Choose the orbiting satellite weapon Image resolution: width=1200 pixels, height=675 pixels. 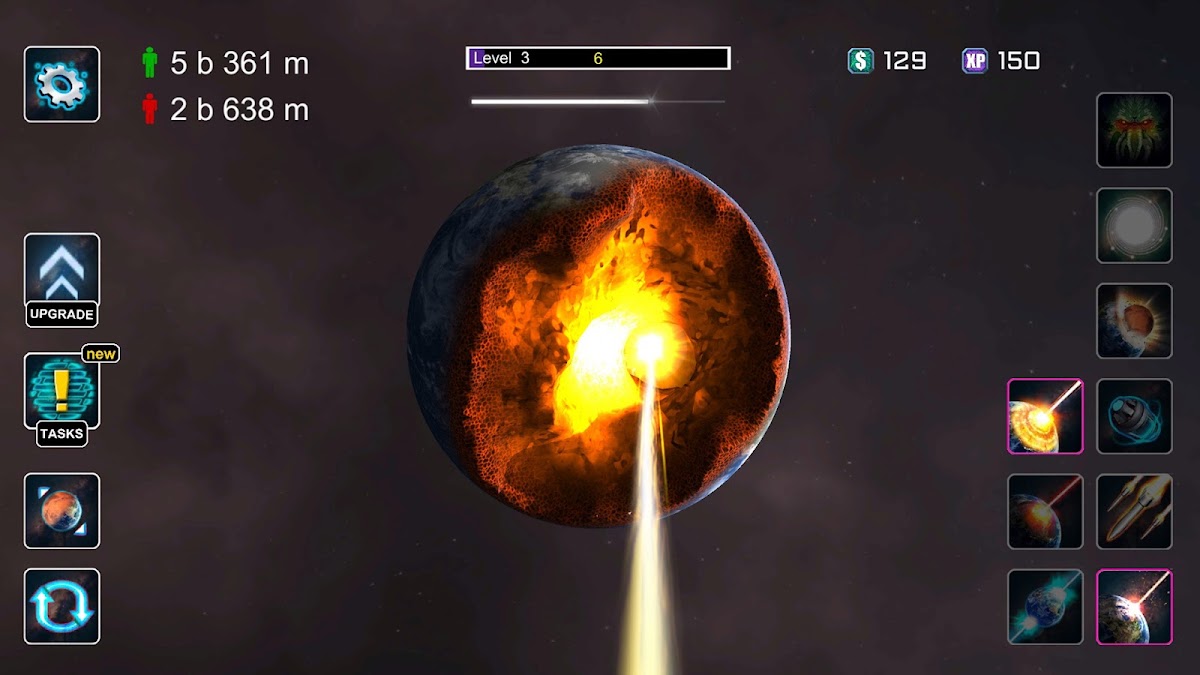(x=1134, y=416)
